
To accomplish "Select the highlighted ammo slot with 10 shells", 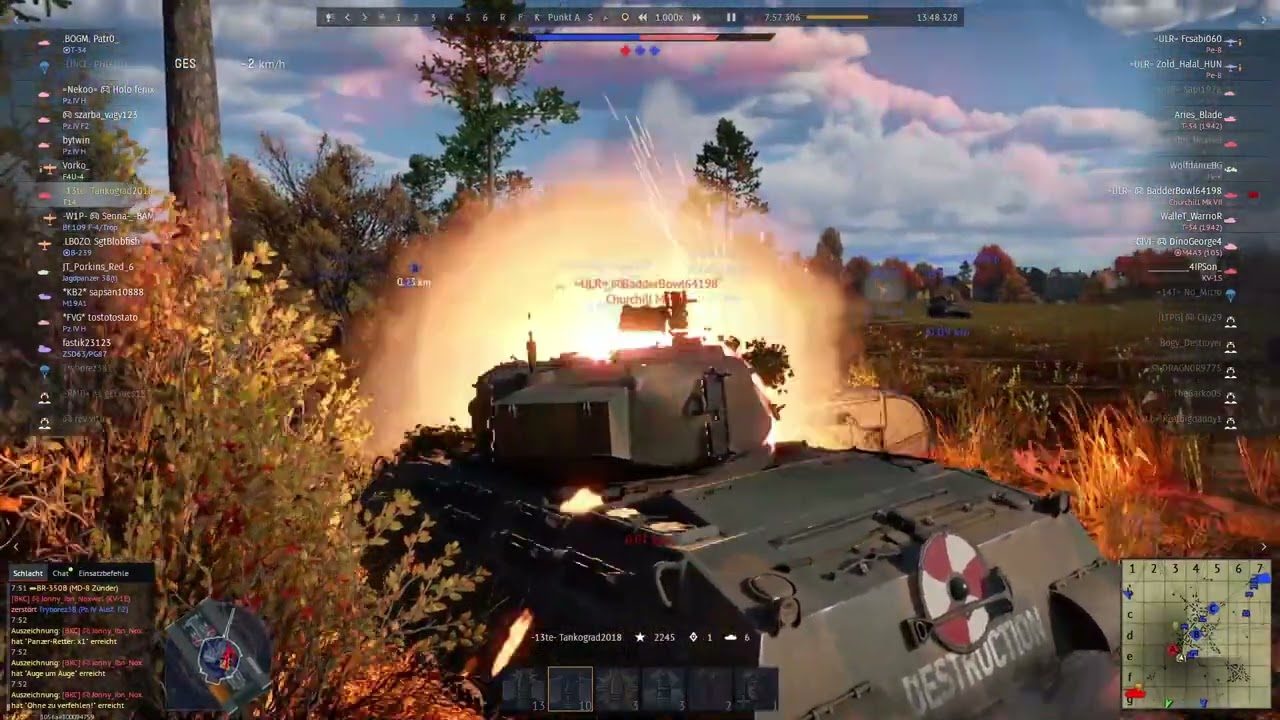I will 570,688.
